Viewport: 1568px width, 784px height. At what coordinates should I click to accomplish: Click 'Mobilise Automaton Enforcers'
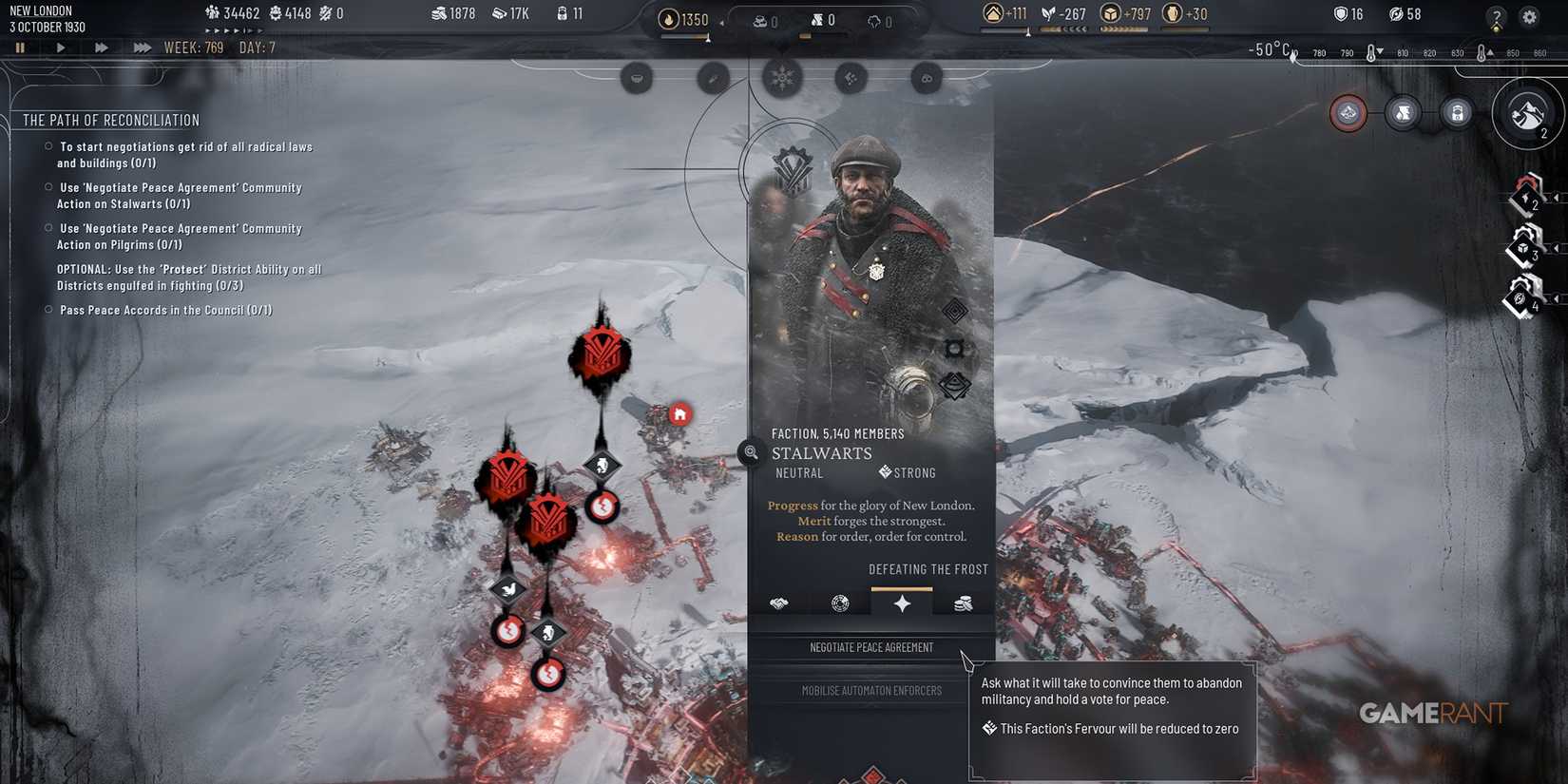pos(870,690)
